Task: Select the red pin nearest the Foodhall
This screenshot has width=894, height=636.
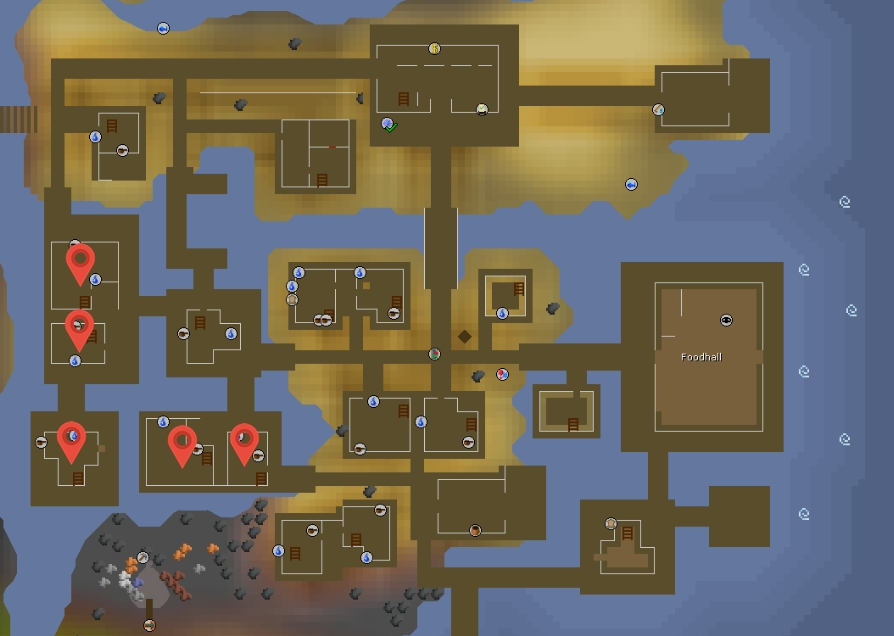Action: tap(245, 443)
